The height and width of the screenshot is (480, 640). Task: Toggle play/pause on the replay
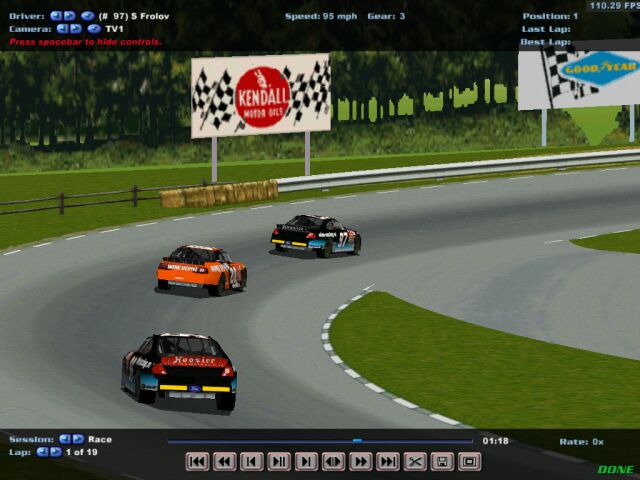point(279,461)
